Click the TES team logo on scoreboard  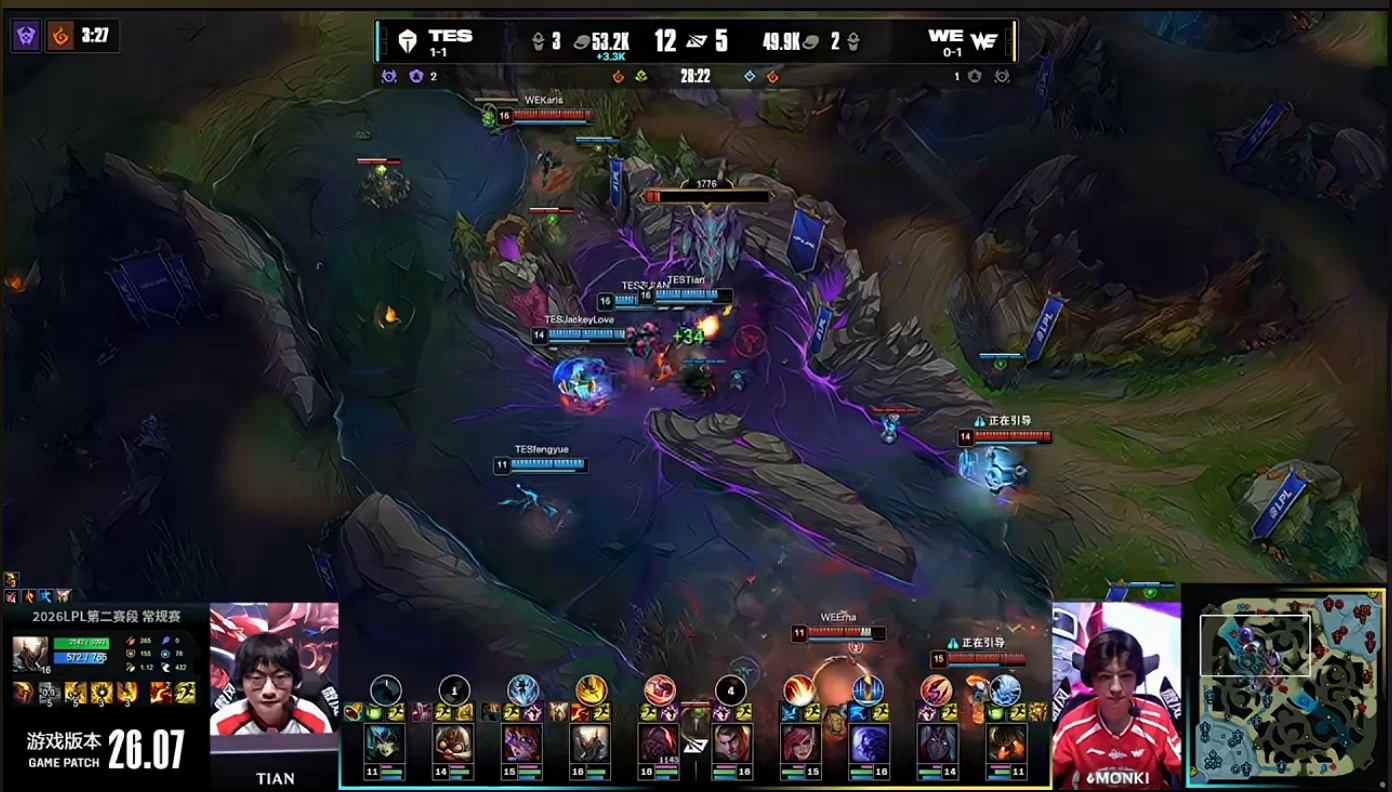coord(407,41)
